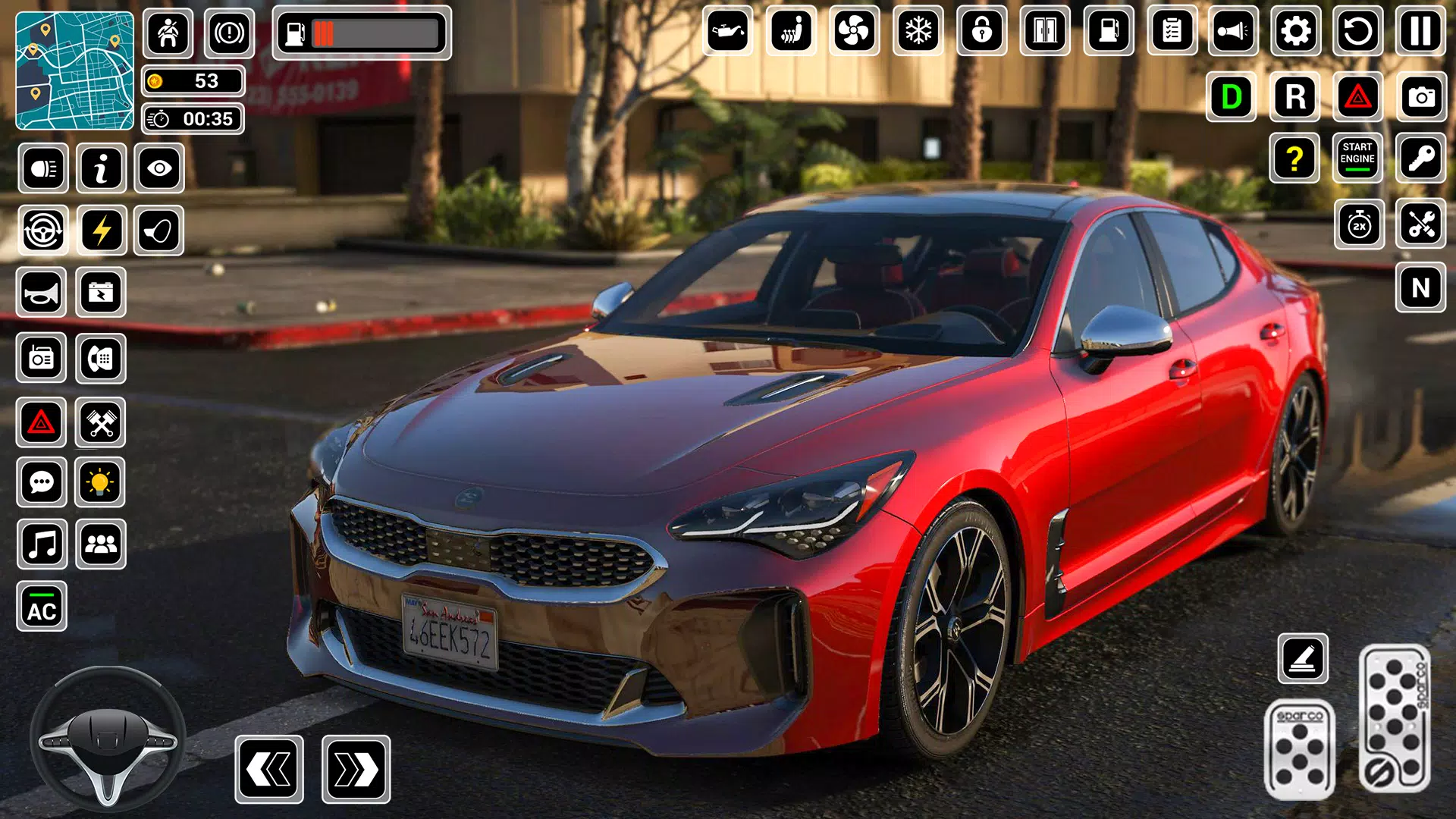This screenshot has width=1456, height=819.
Task: Change camera view with eye icon
Action: coord(159,168)
